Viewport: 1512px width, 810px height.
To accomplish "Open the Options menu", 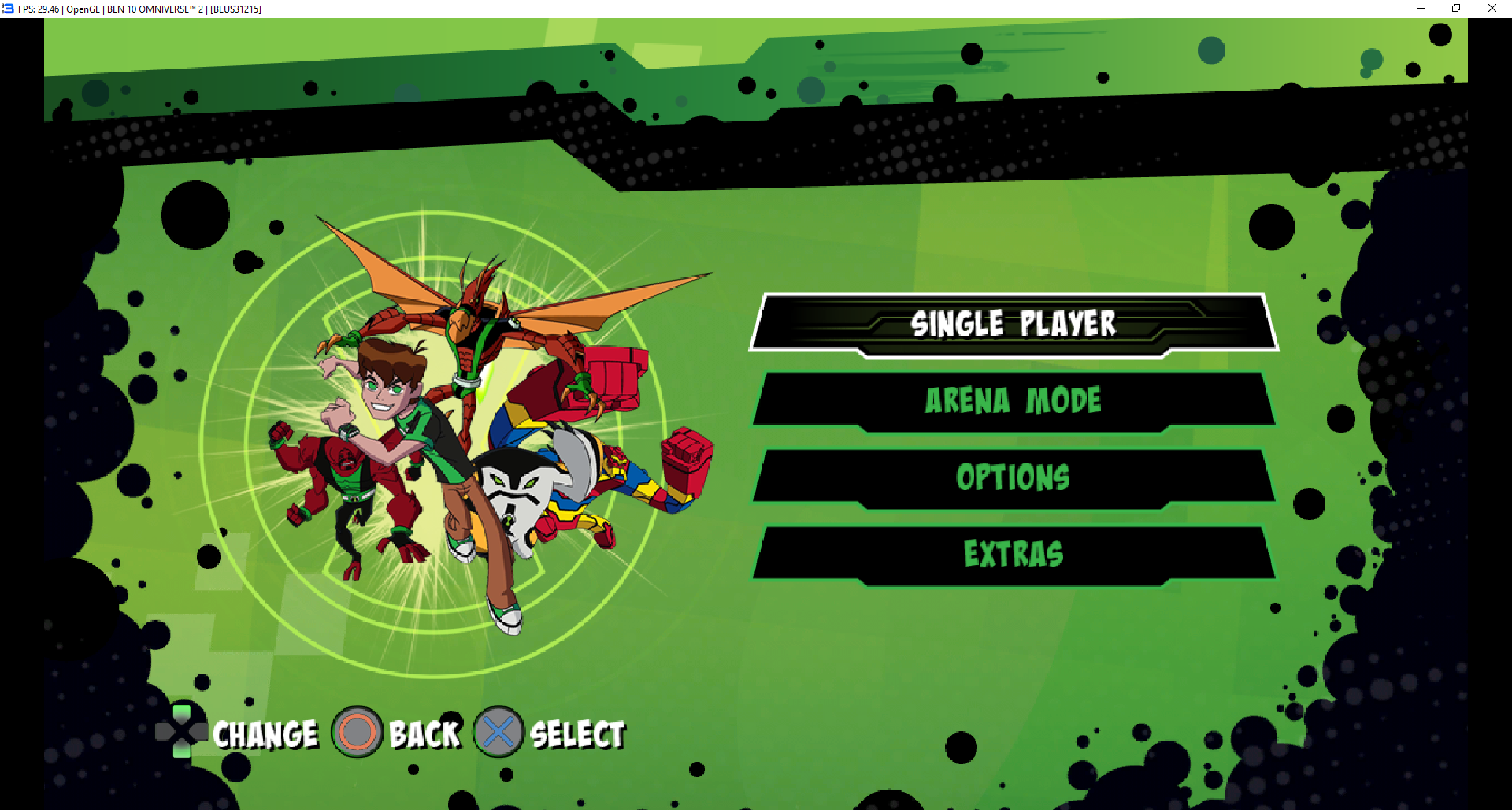I will coord(1014,477).
